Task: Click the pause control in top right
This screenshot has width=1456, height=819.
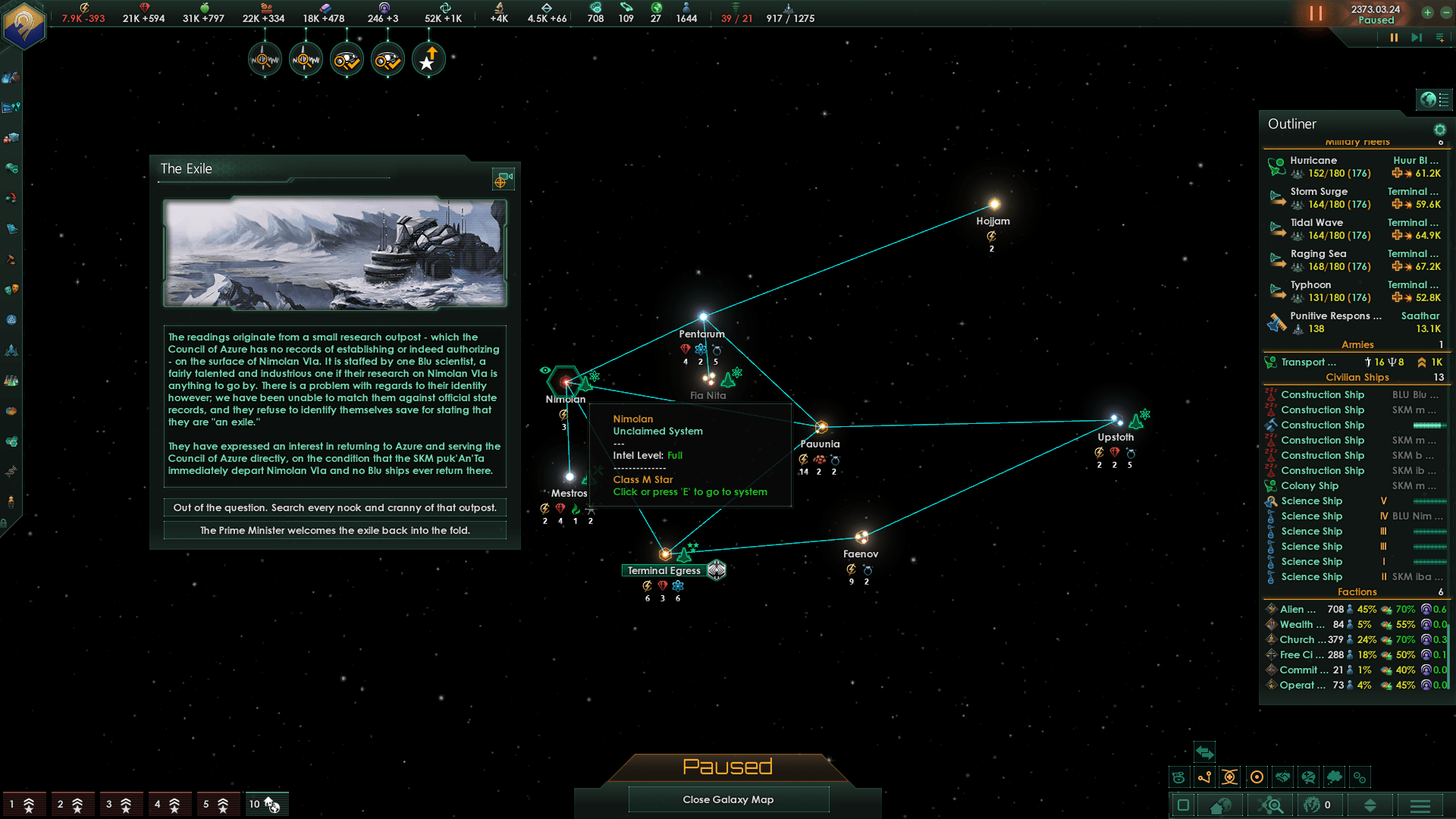Action: coord(1393,37)
